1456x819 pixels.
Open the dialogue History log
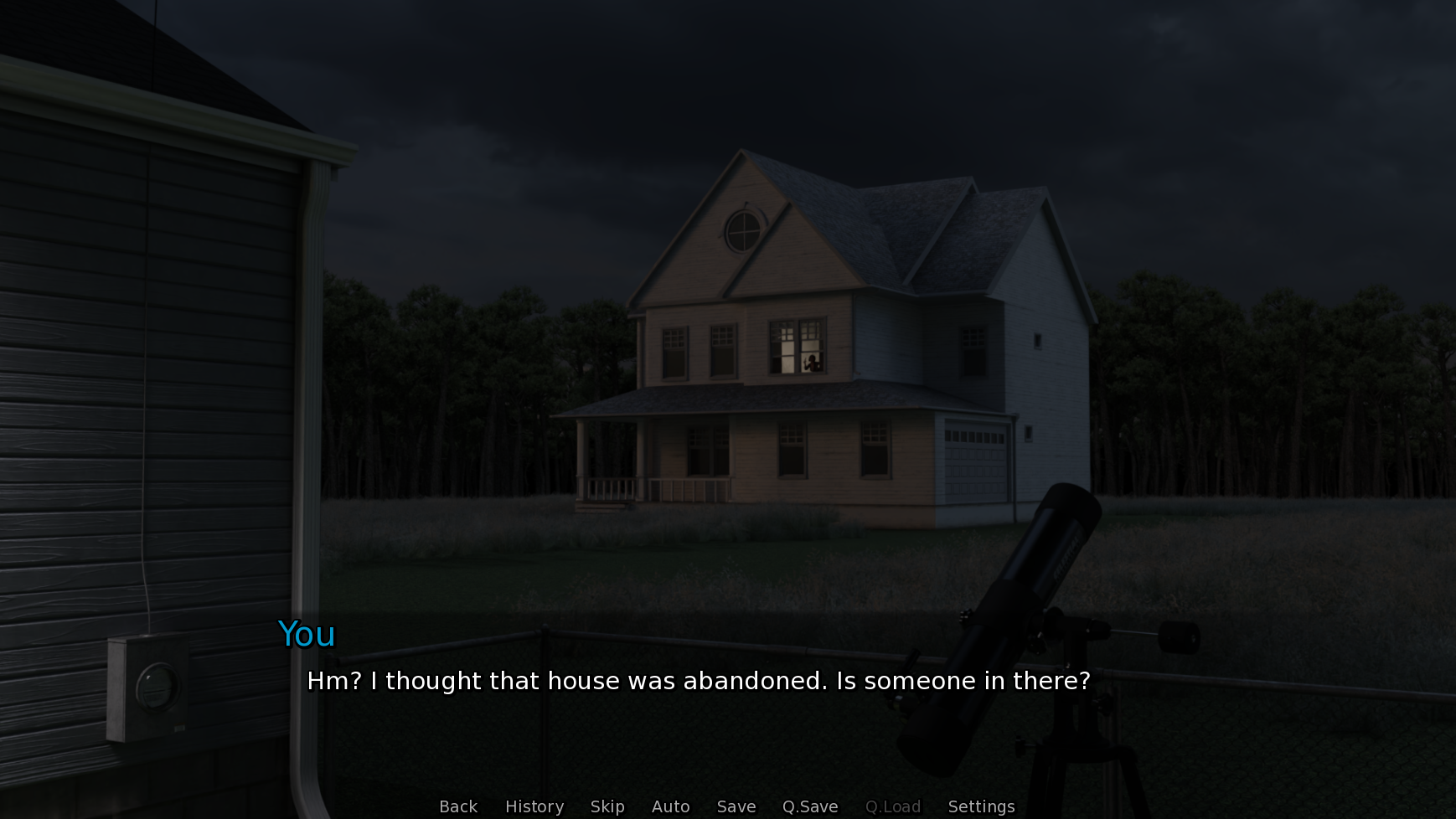(534, 806)
